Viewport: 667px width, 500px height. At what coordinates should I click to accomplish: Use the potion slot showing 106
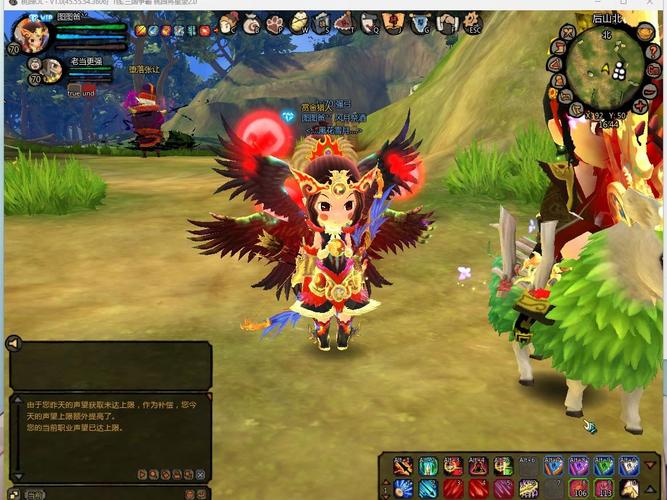pos(579,488)
